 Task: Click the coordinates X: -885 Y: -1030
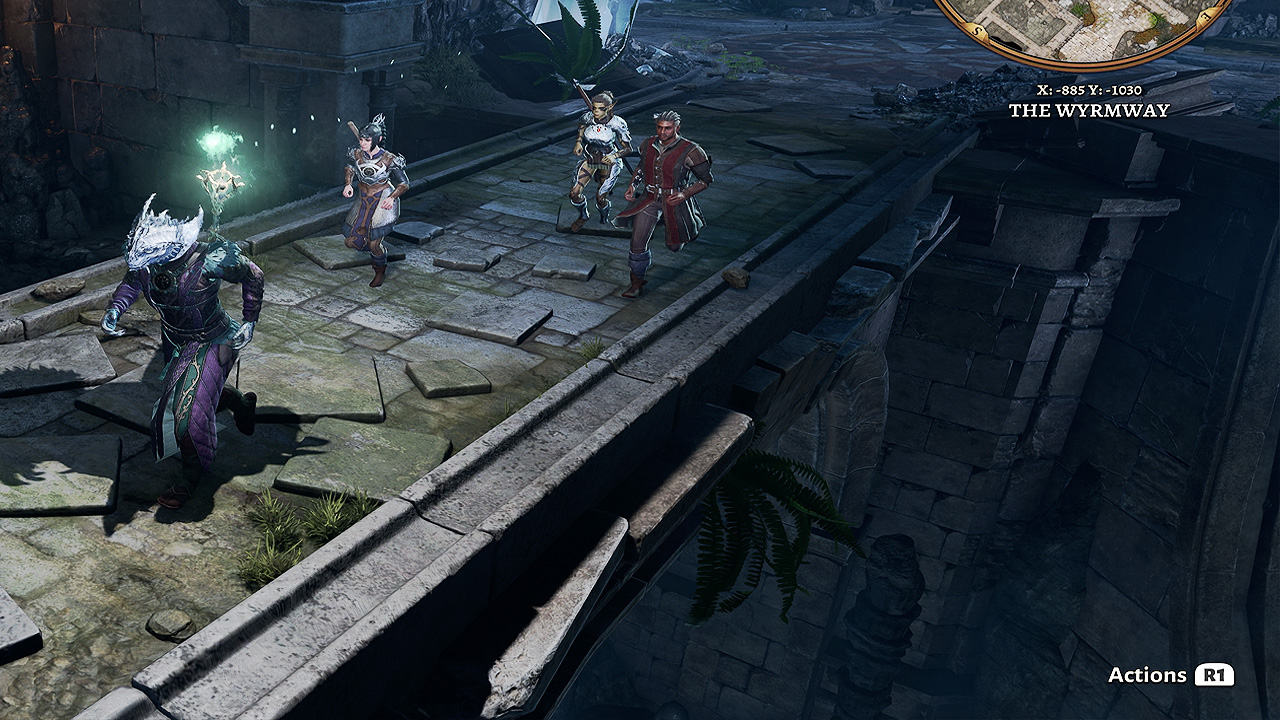[1092, 88]
